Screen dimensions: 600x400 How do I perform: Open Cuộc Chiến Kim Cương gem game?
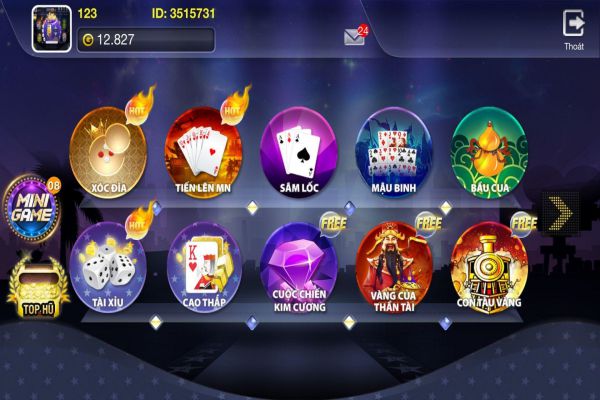coord(300,262)
